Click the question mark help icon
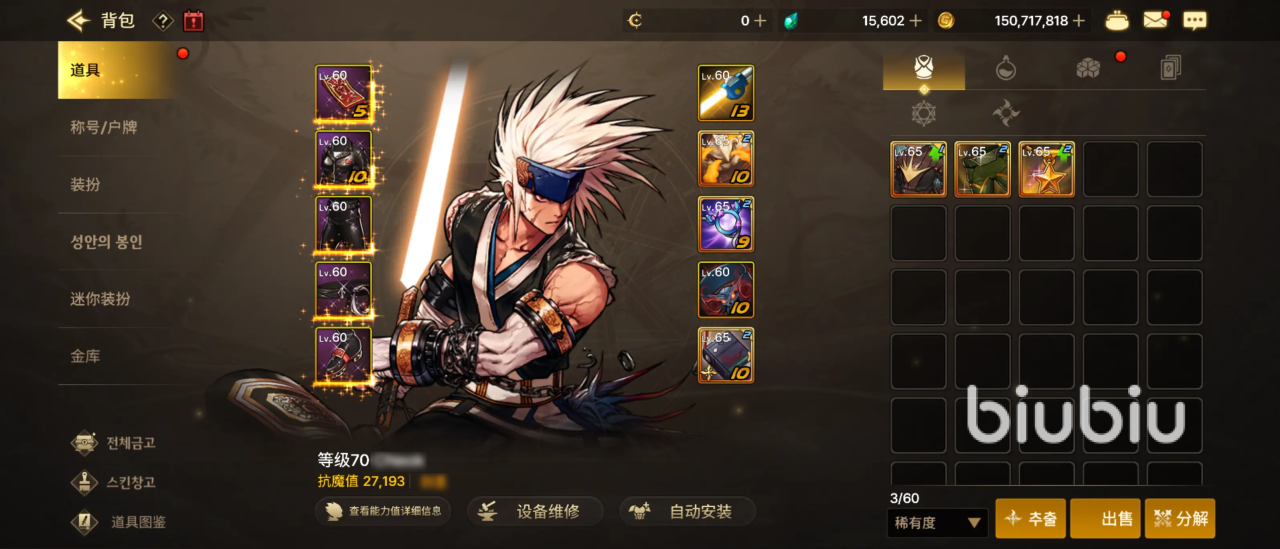 (x=162, y=20)
